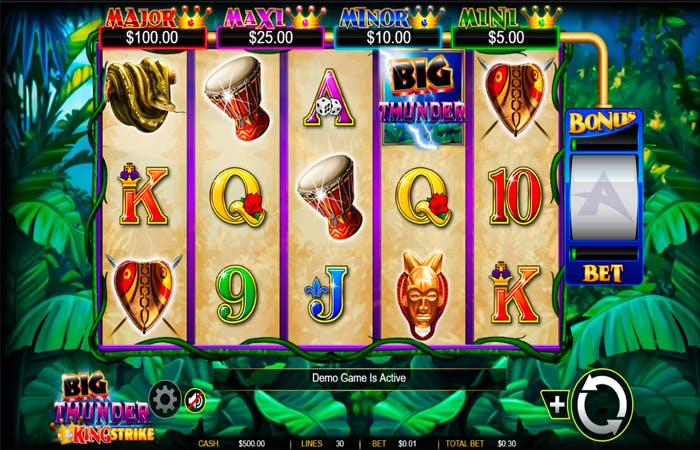
Task: Open settings with the gear icon
Action: [x=164, y=400]
